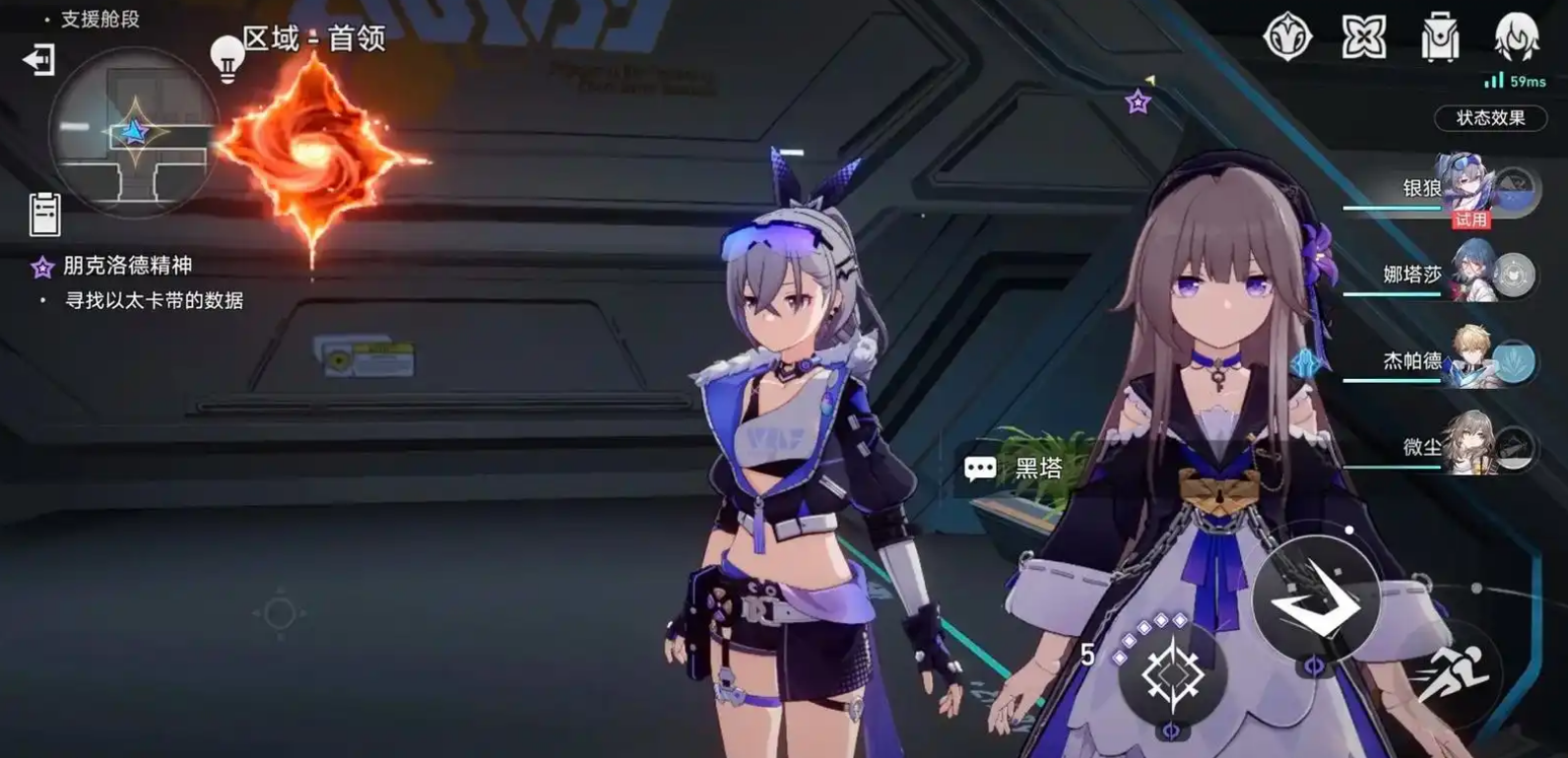The image size is (1568, 758).
Task: Open the four-petal knot icon menu
Action: (x=1364, y=38)
